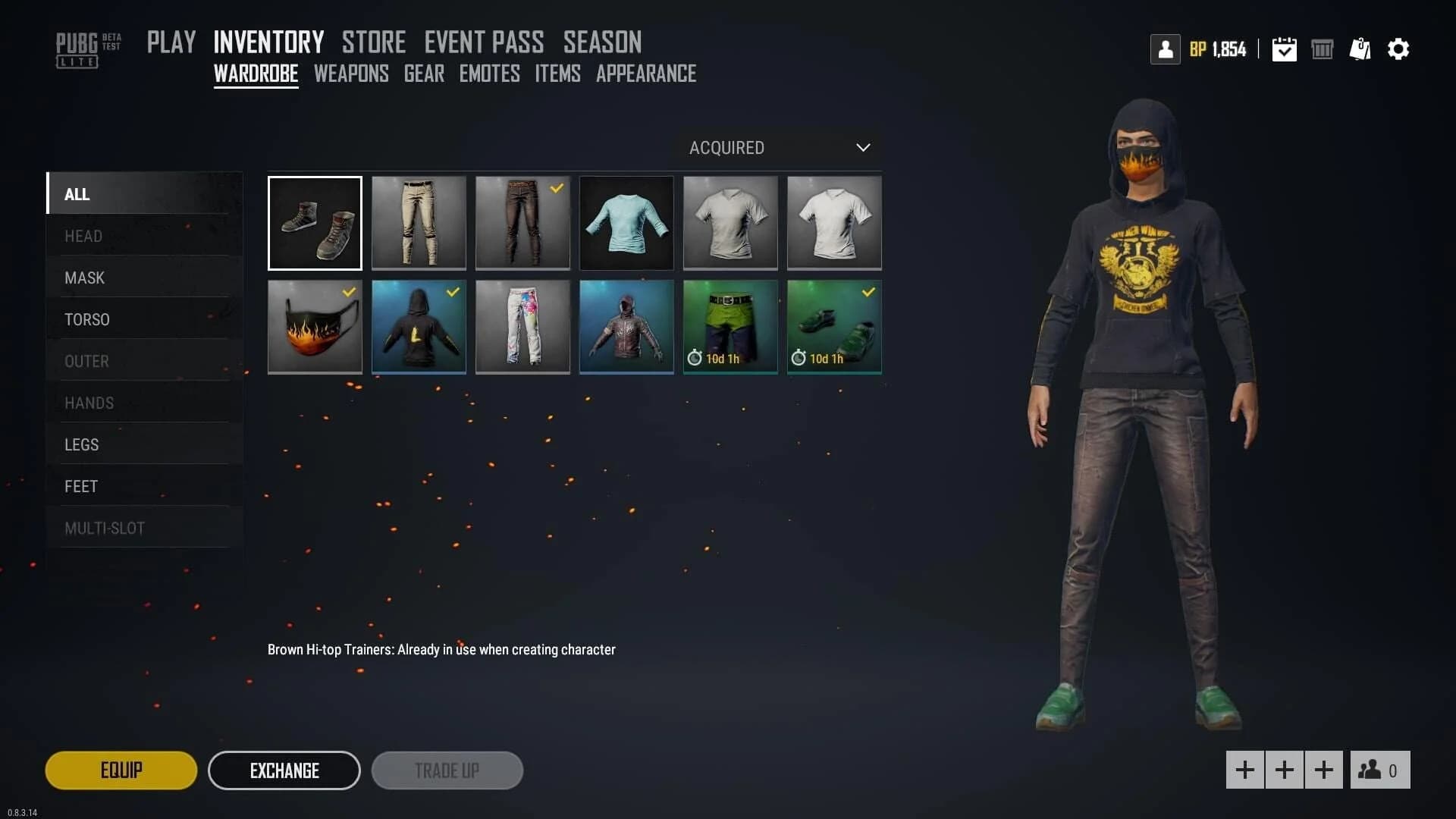The width and height of the screenshot is (1456, 819).
Task: Open the daily check-in calendar icon
Action: point(1284,49)
